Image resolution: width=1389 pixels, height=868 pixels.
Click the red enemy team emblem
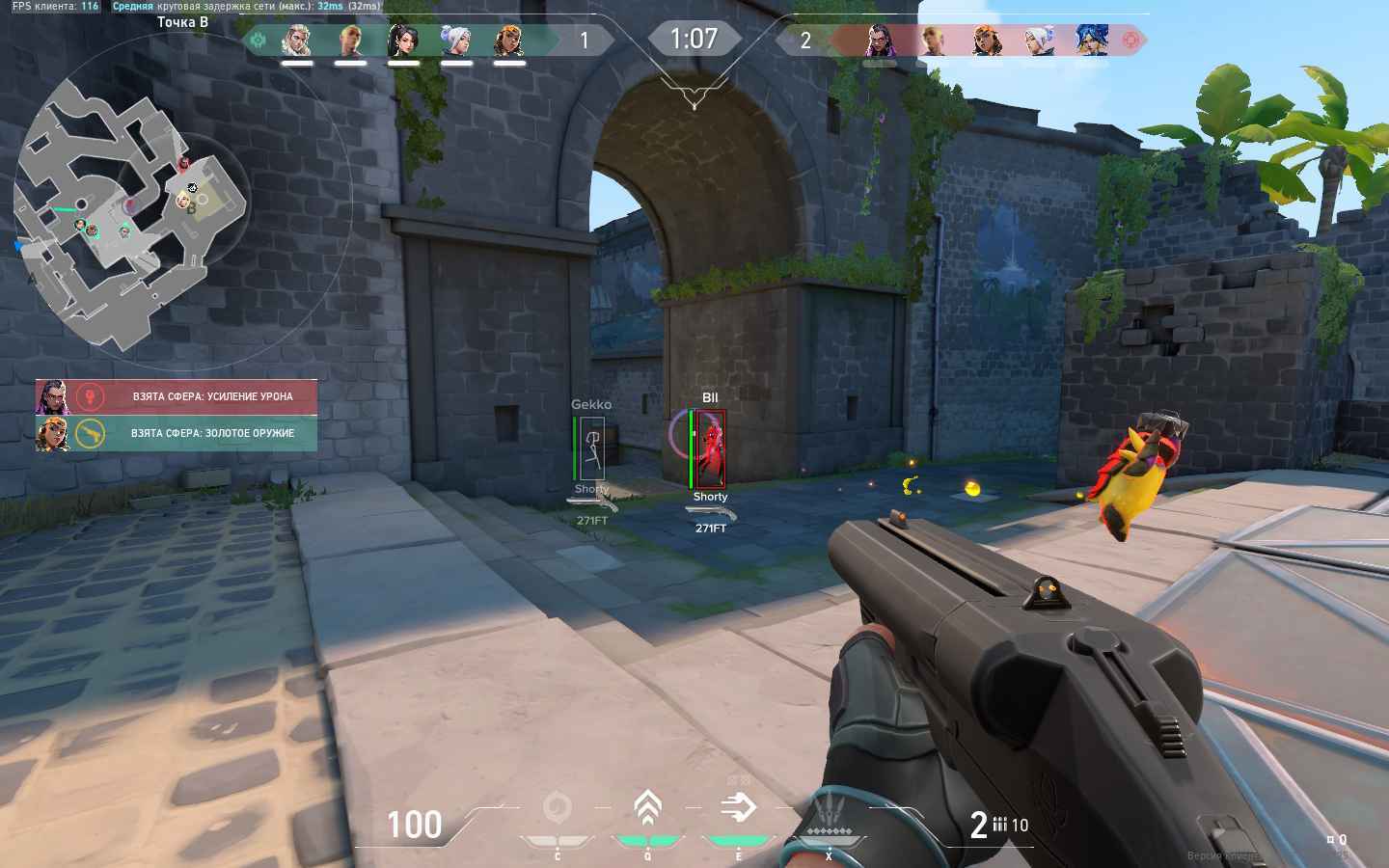[1131, 41]
